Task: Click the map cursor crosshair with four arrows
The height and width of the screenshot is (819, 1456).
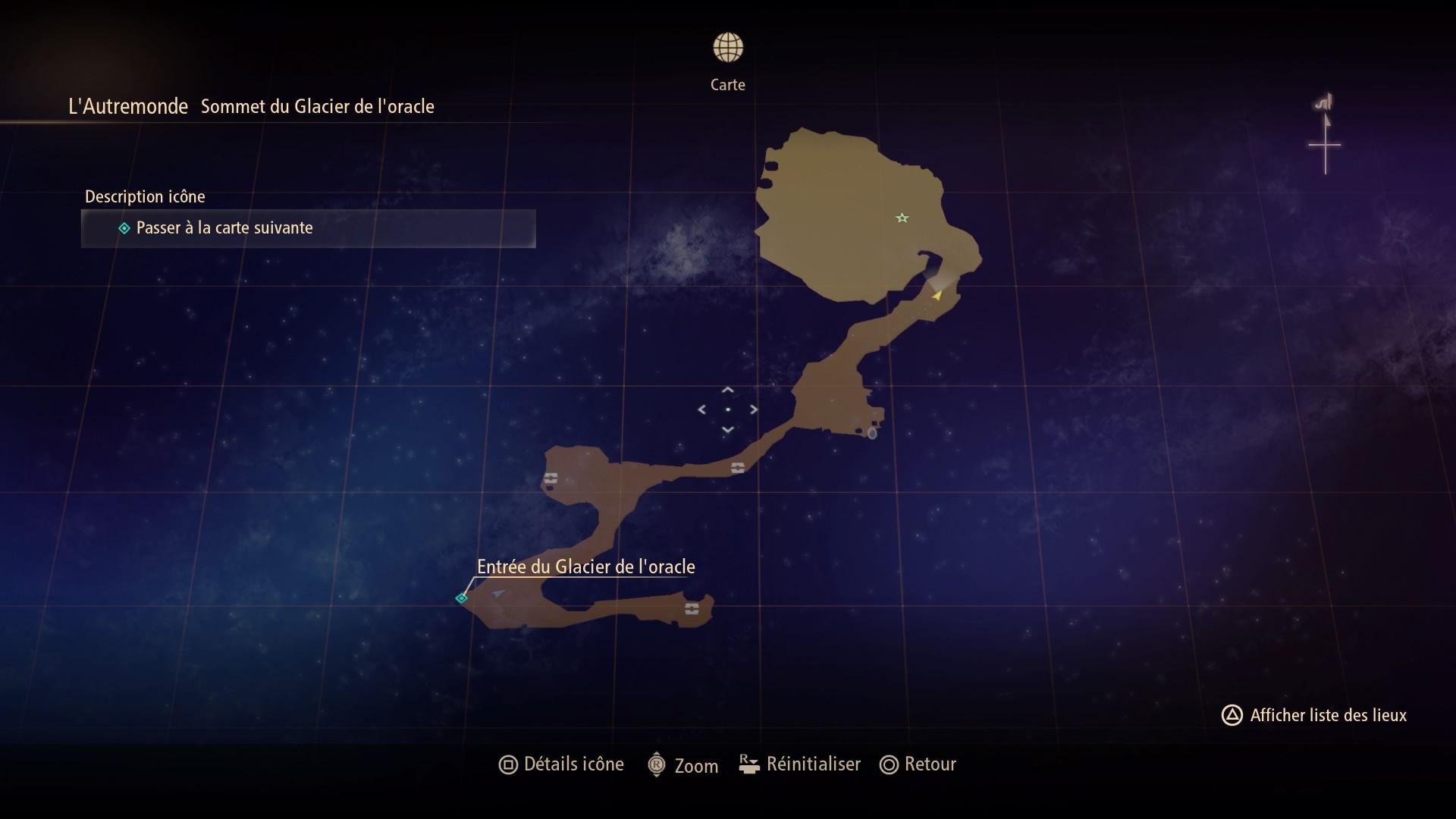Action: coord(727,409)
